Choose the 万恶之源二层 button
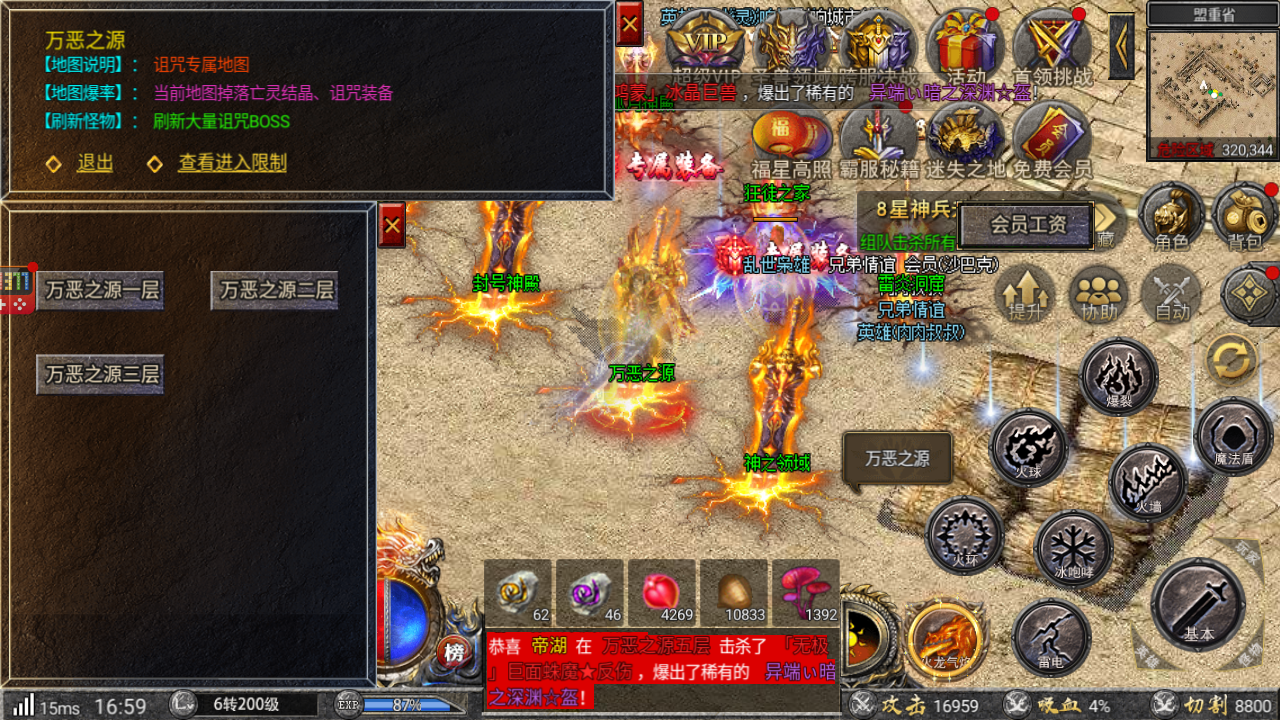1280x720 pixels. 275,291
